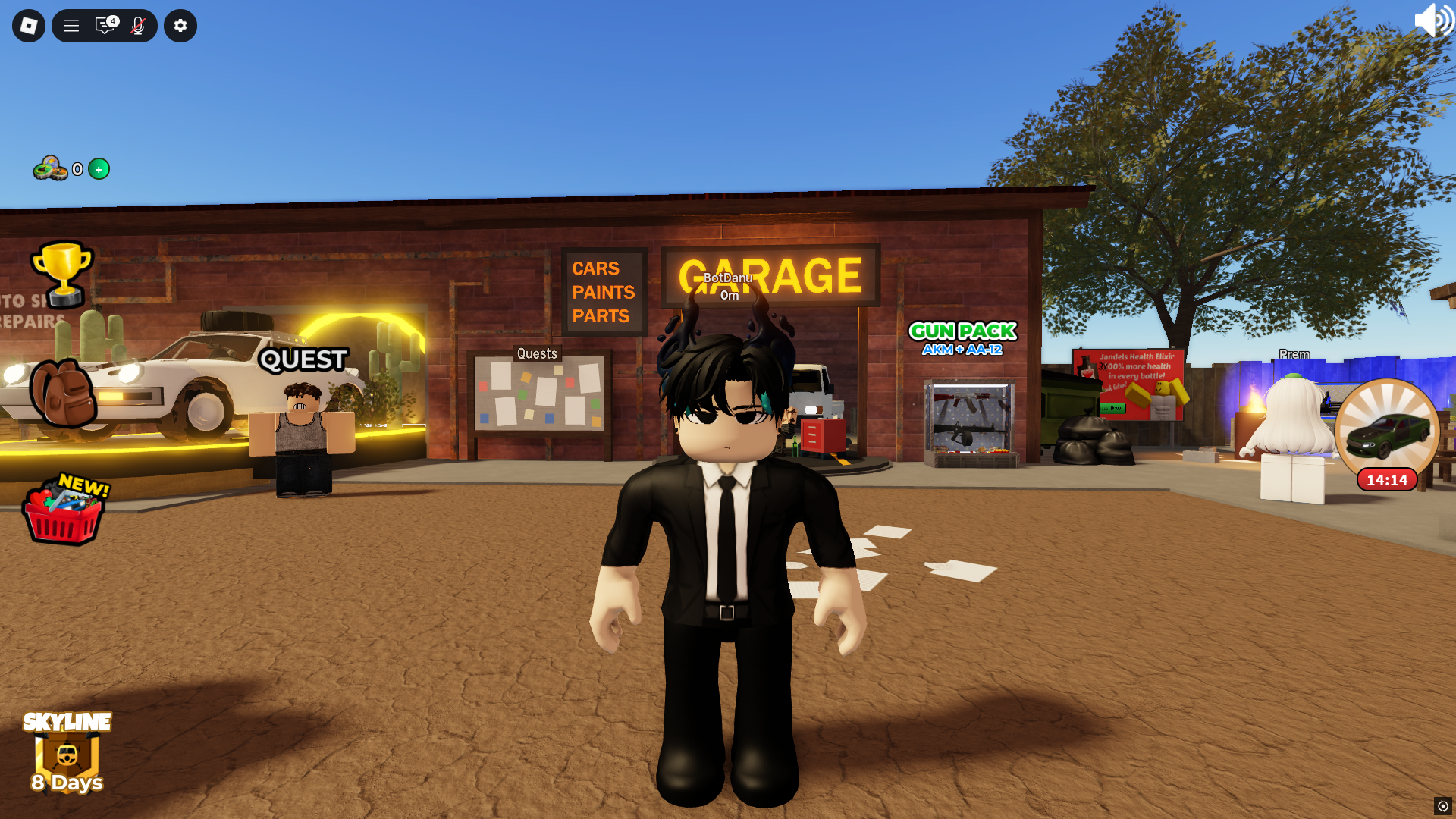Open the Roblox settings gear

180,25
